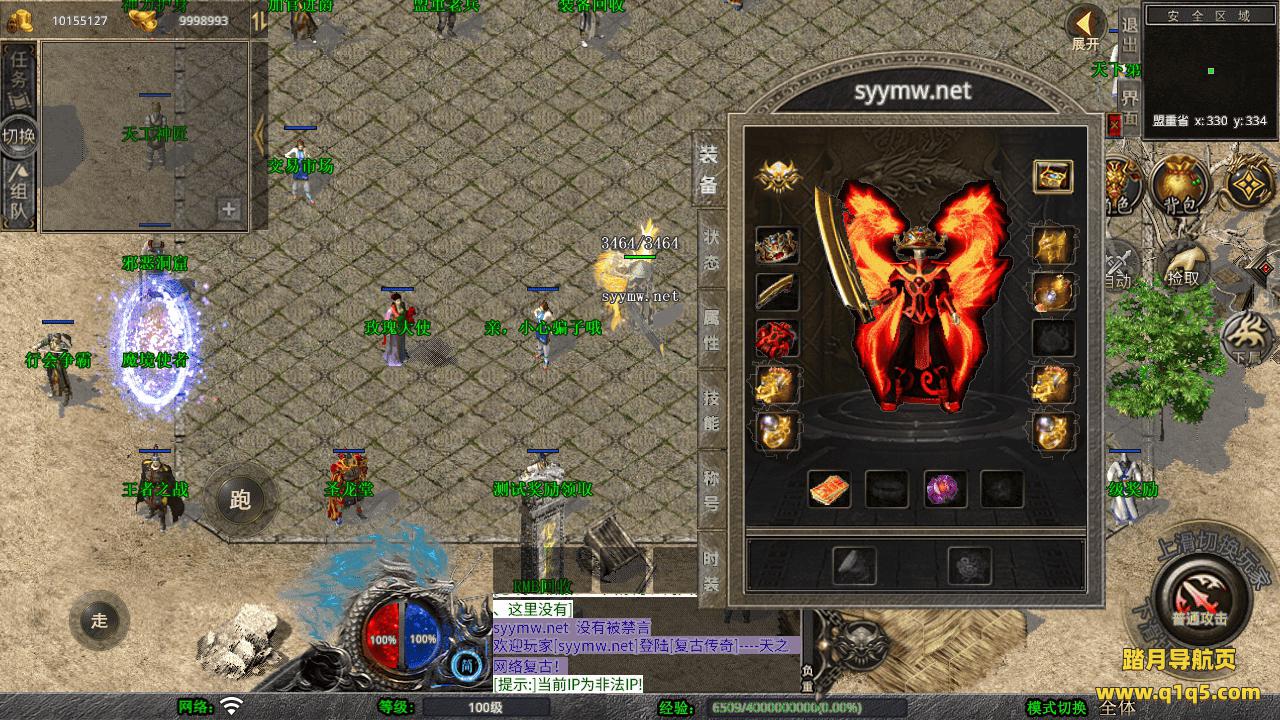1280x720 pixels.
Task: Tap the 捡取 (Pick up) button
Action: [1184, 264]
